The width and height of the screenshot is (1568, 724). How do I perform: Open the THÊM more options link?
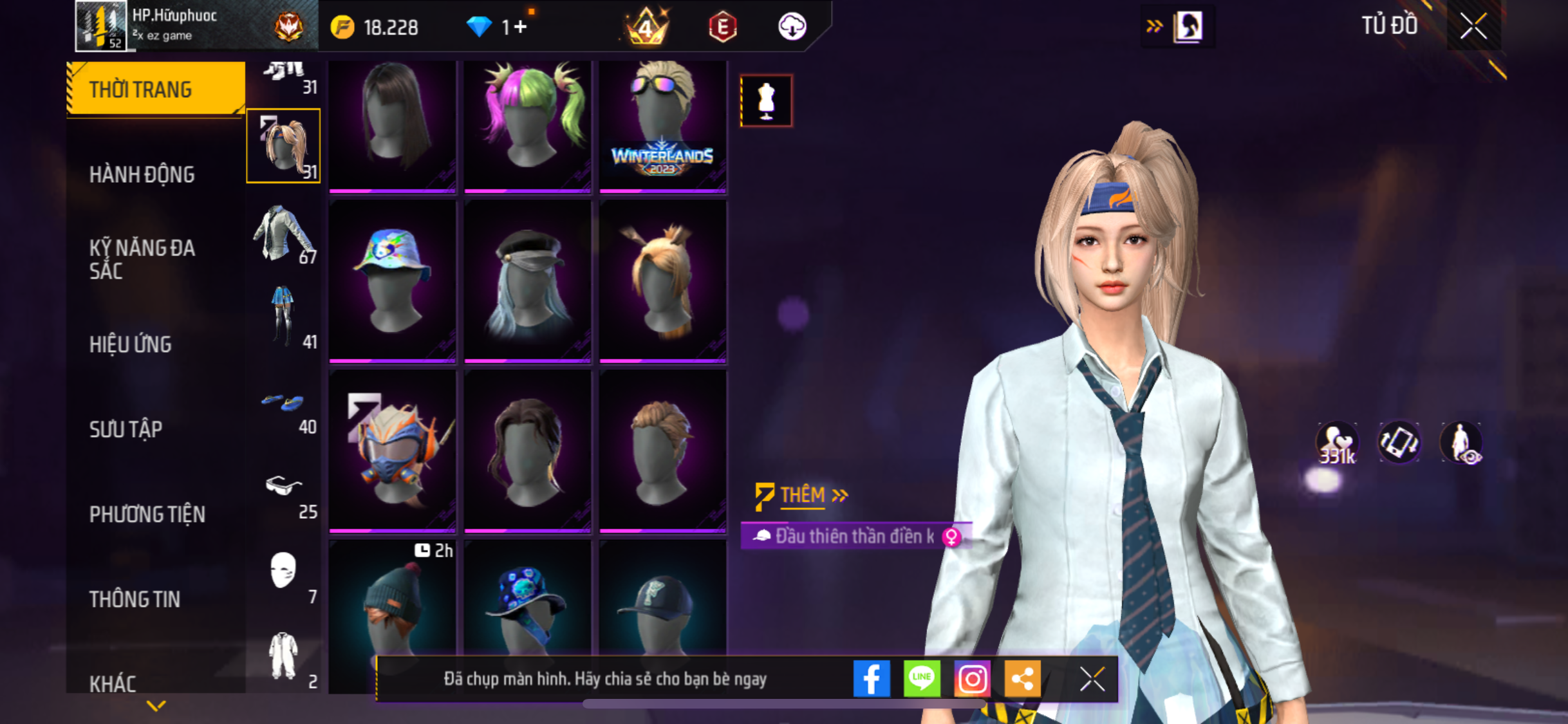tap(803, 495)
